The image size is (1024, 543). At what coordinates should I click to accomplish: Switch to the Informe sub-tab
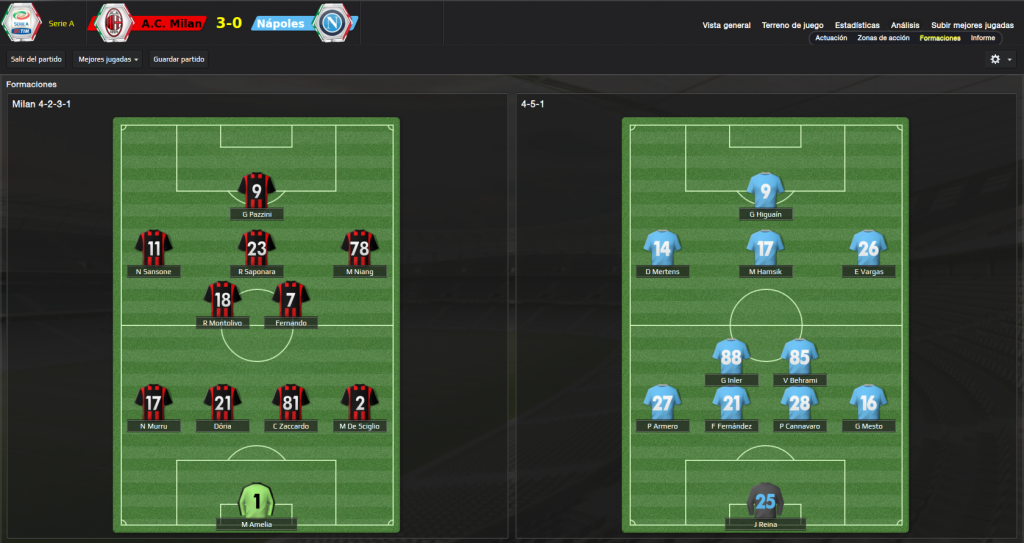(982, 38)
